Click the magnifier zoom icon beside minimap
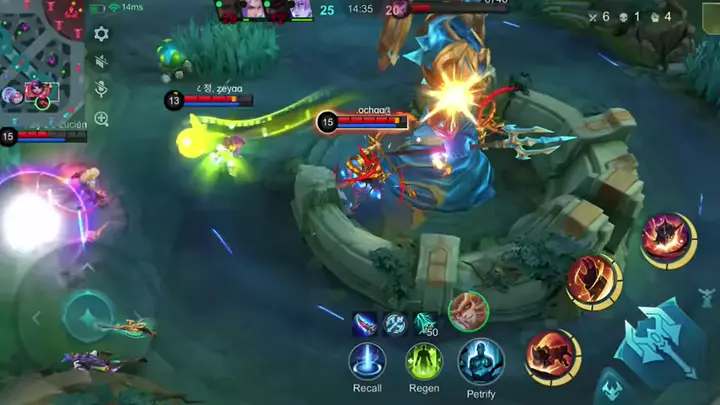 101,118
